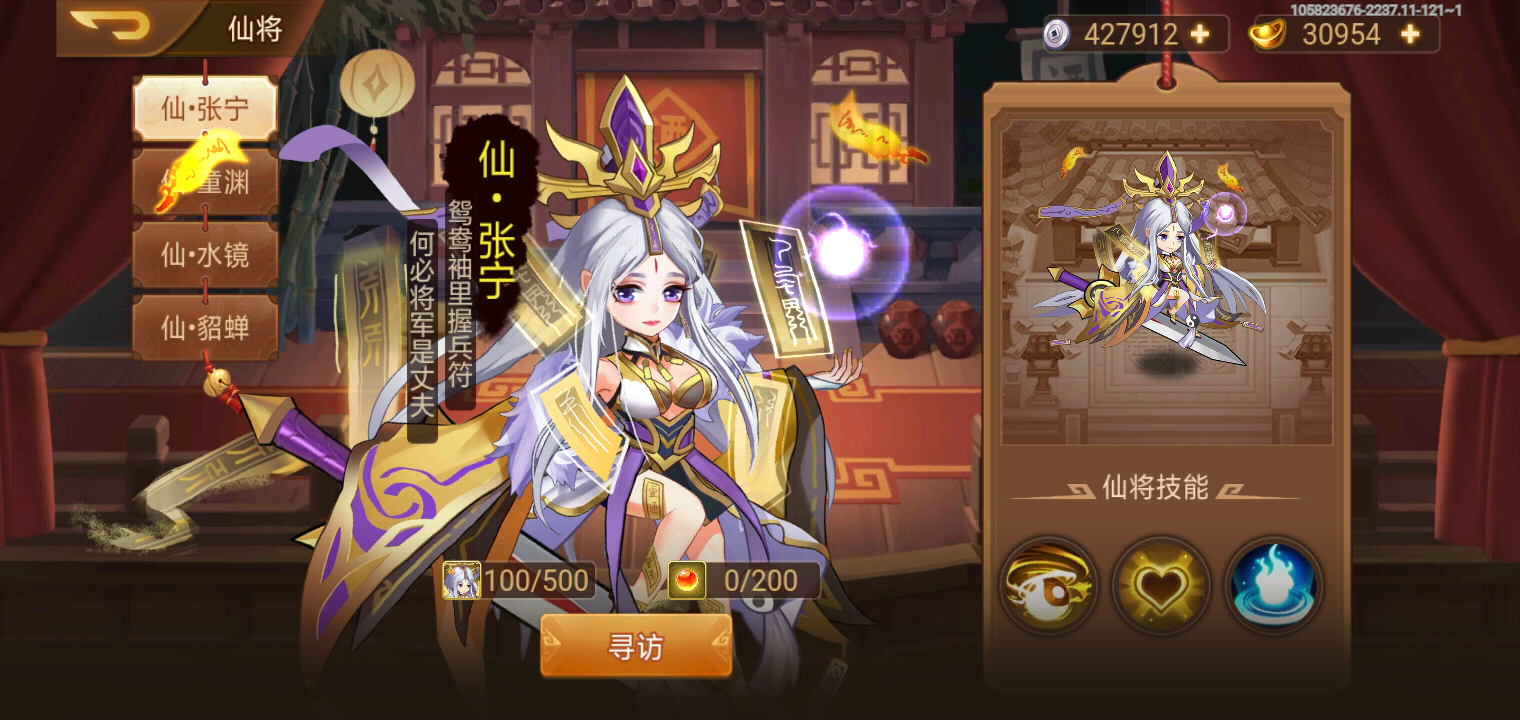Click the 0/200 item progress bar
Screen dimensions: 1520x720
point(760,580)
